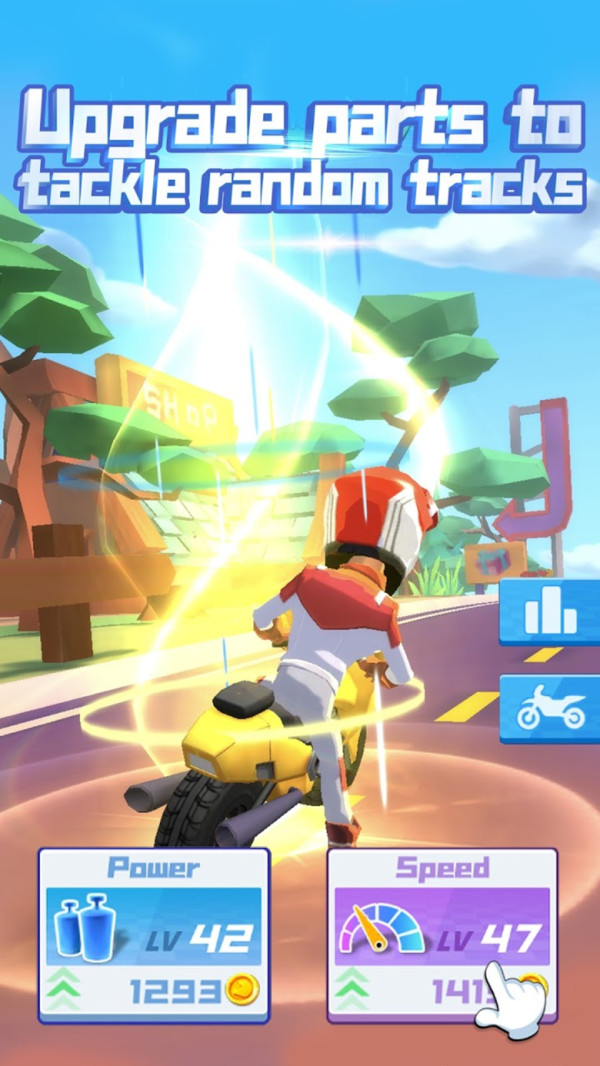This screenshot has height=1066, width=600.
Task: Upgrade the Speed part card
Action: pyautogui.click(x=441, y=935)
